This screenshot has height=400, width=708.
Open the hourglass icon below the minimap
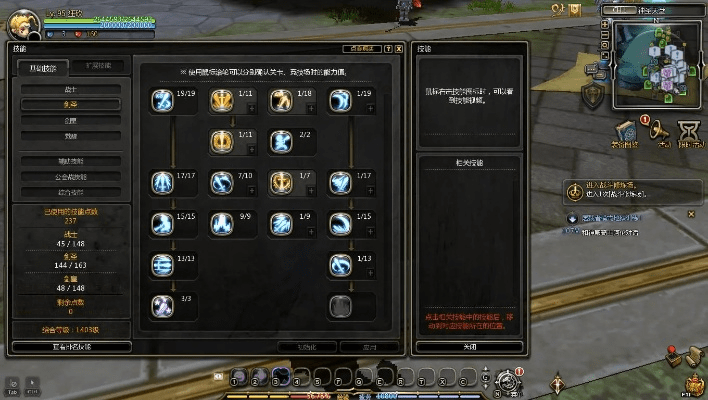click(691, 132)
